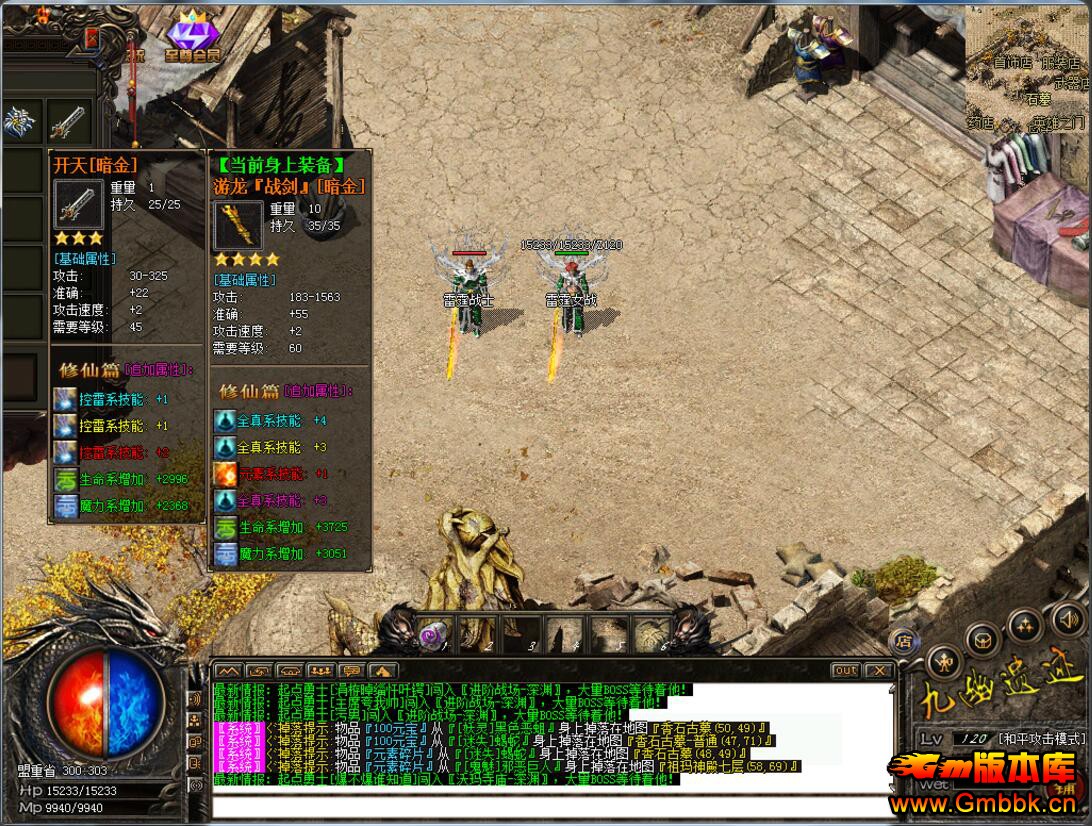Click the first chat channel tab above the log
1092x826 pixels.
pyautogui.click(x=228, y=670)
